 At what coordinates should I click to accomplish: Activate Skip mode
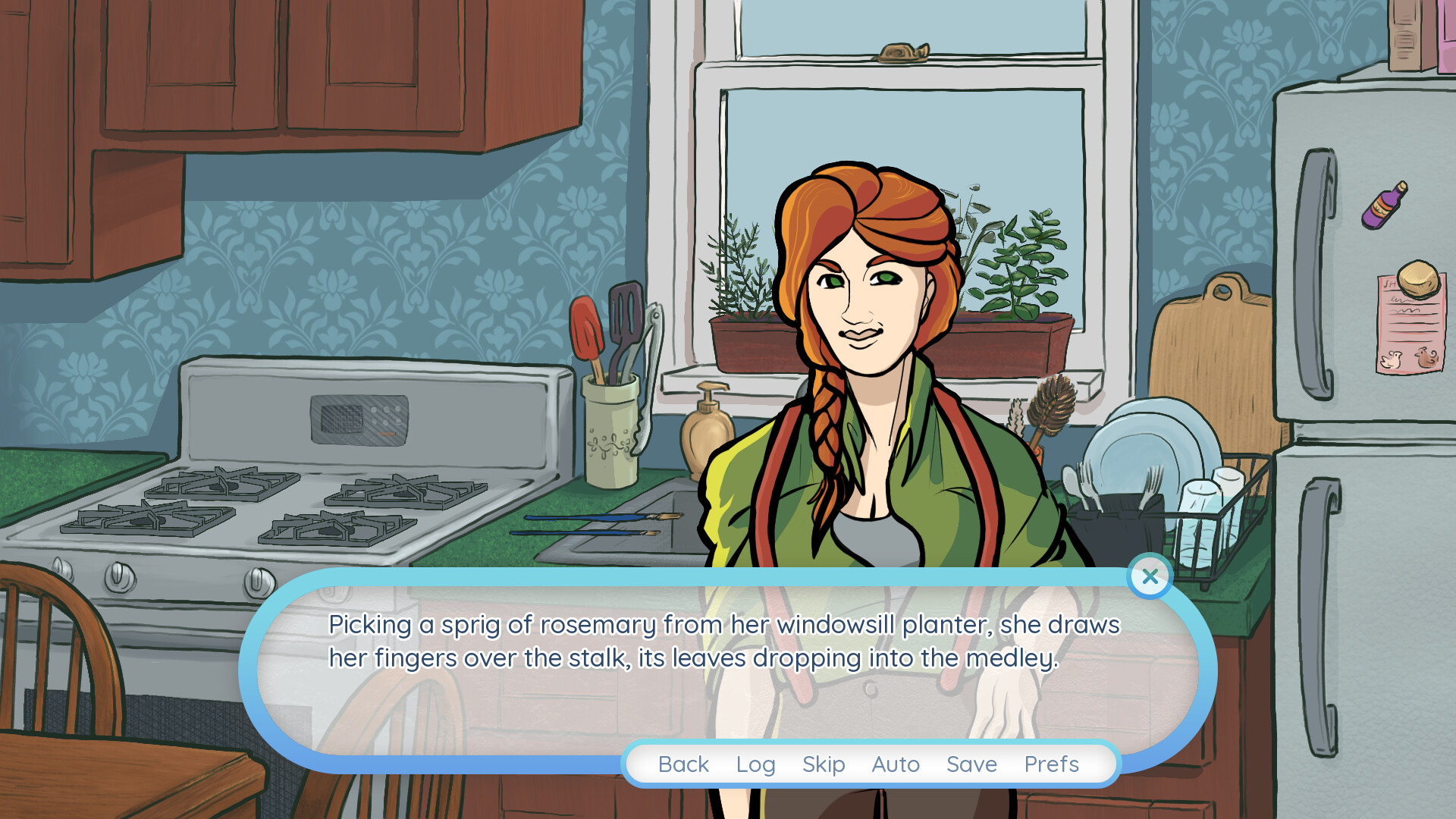click(x=824, y=764)
